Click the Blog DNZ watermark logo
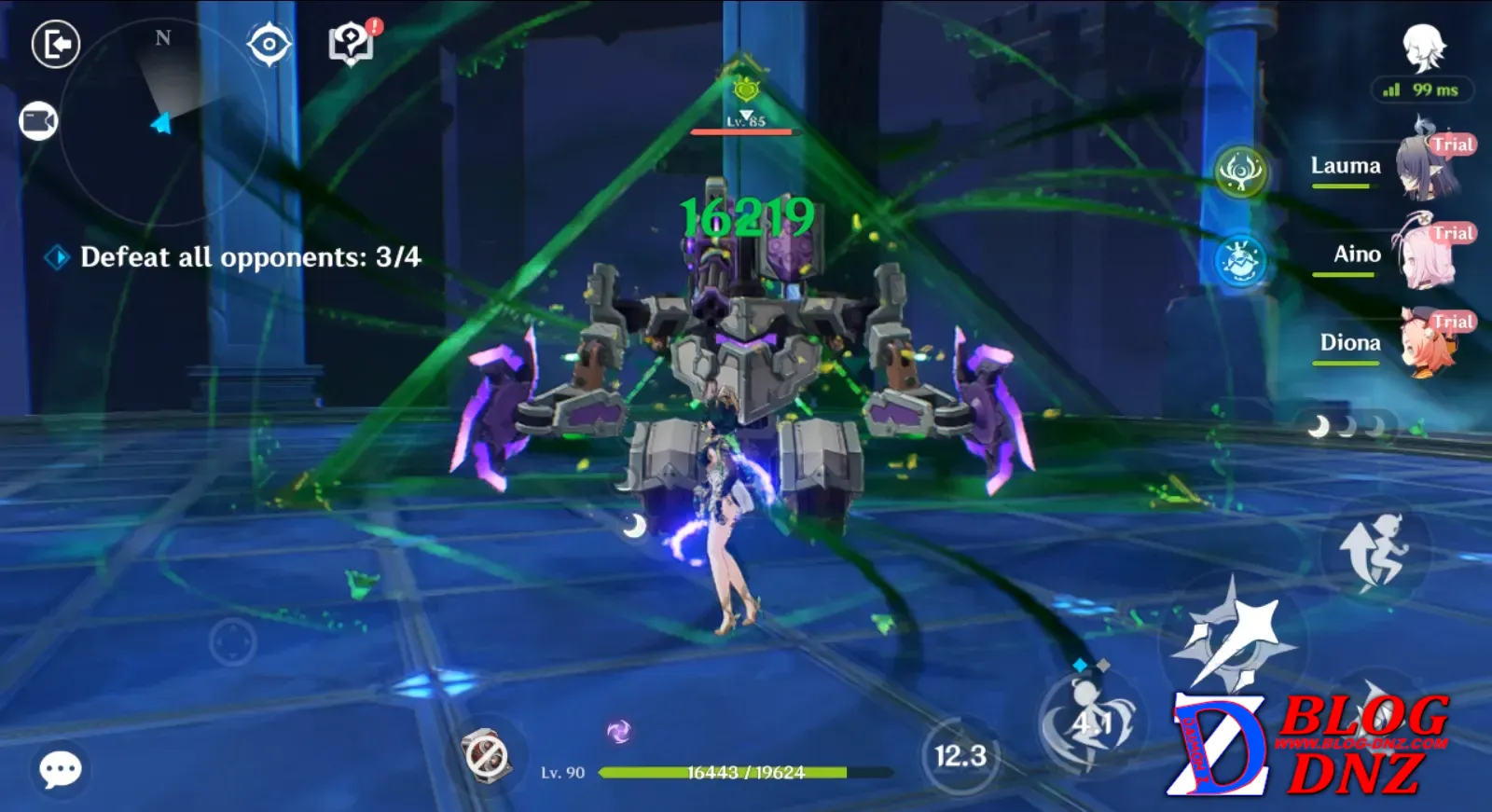Viewport: 1492px width, 812px height. point(1310,746)
